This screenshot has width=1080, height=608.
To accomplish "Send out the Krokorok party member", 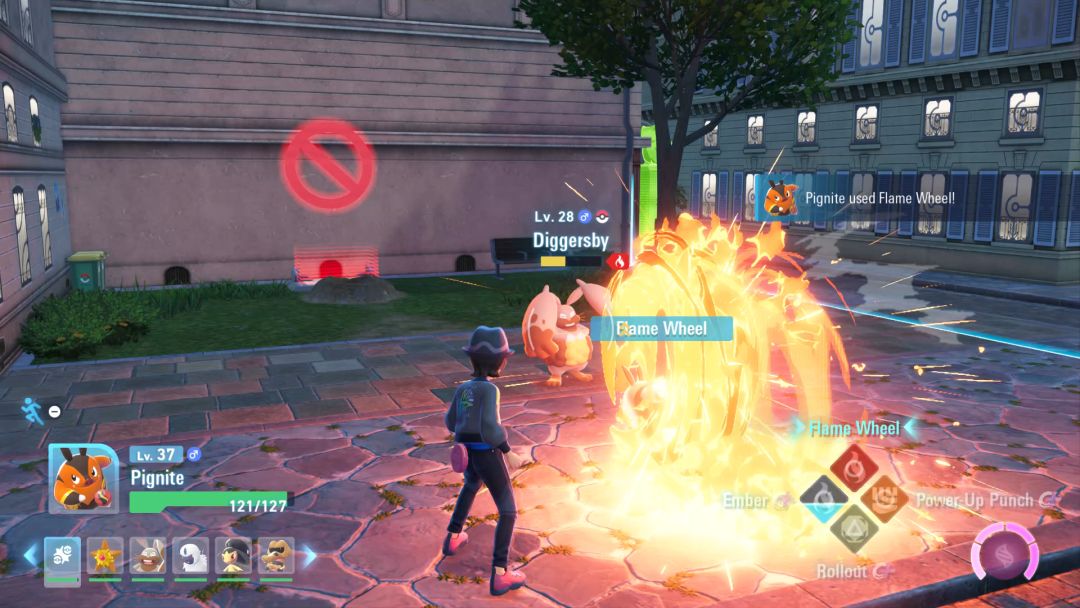I will click(x=276, y=556).
